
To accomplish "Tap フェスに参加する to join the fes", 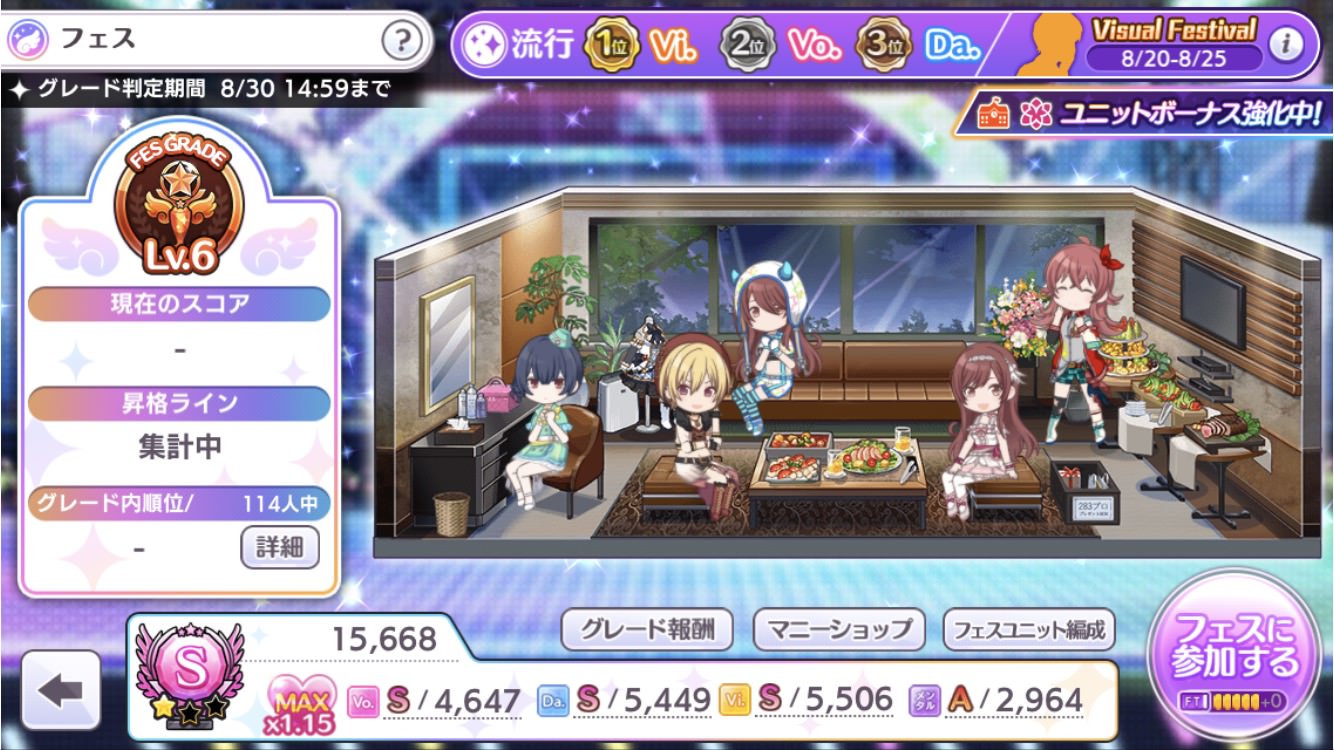I will [1235, 646].
